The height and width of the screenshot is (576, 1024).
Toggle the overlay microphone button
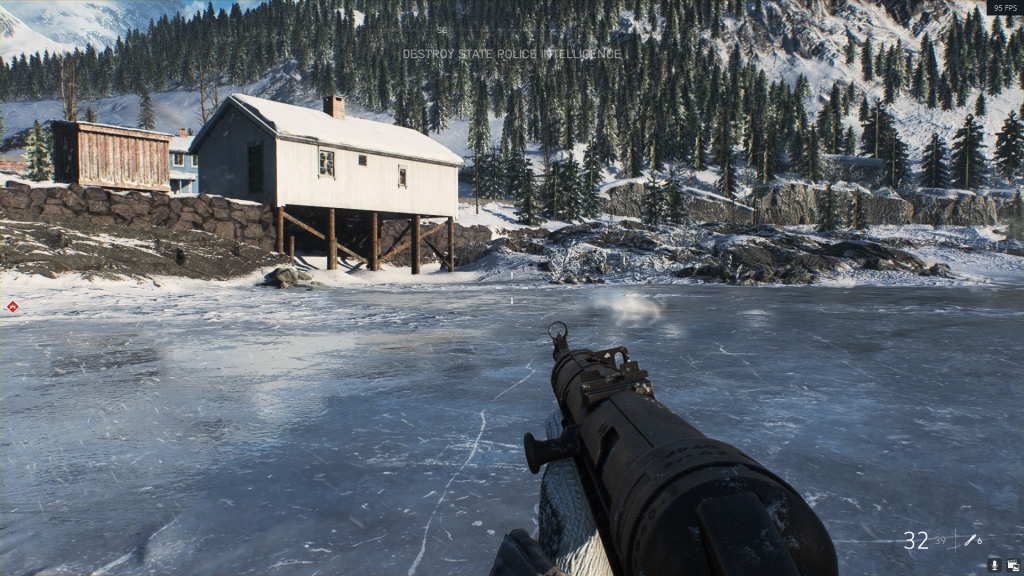[x=994, y=565]
